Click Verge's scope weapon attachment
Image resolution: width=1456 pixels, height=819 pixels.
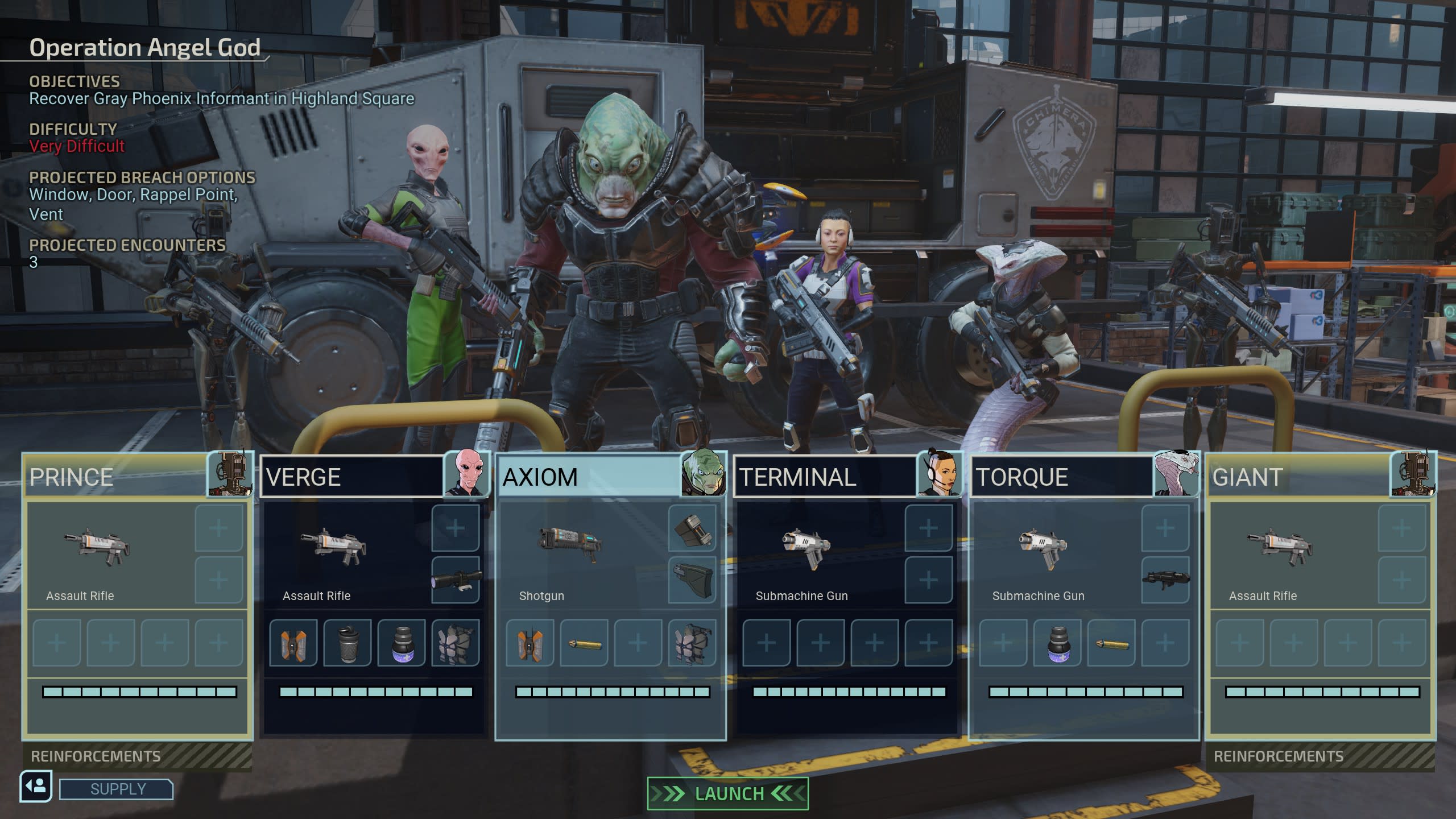(x=456, y=580)
